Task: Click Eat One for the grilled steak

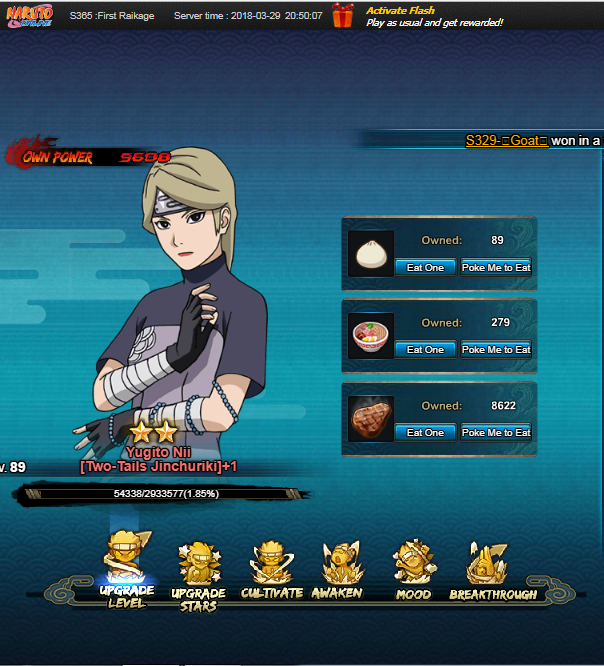Action: point(426,433)
